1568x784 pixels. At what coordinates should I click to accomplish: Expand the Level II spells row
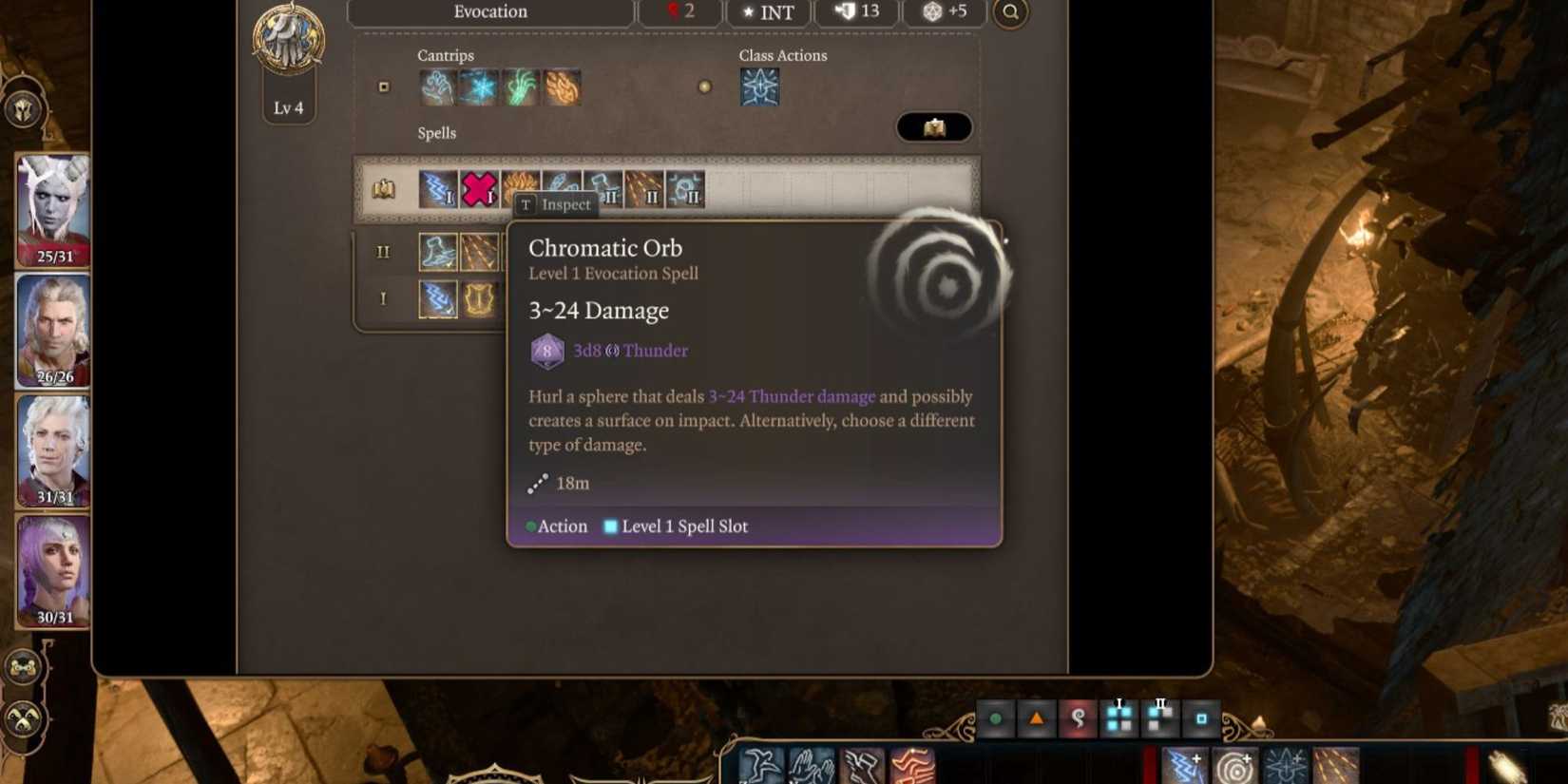(384, 252)
